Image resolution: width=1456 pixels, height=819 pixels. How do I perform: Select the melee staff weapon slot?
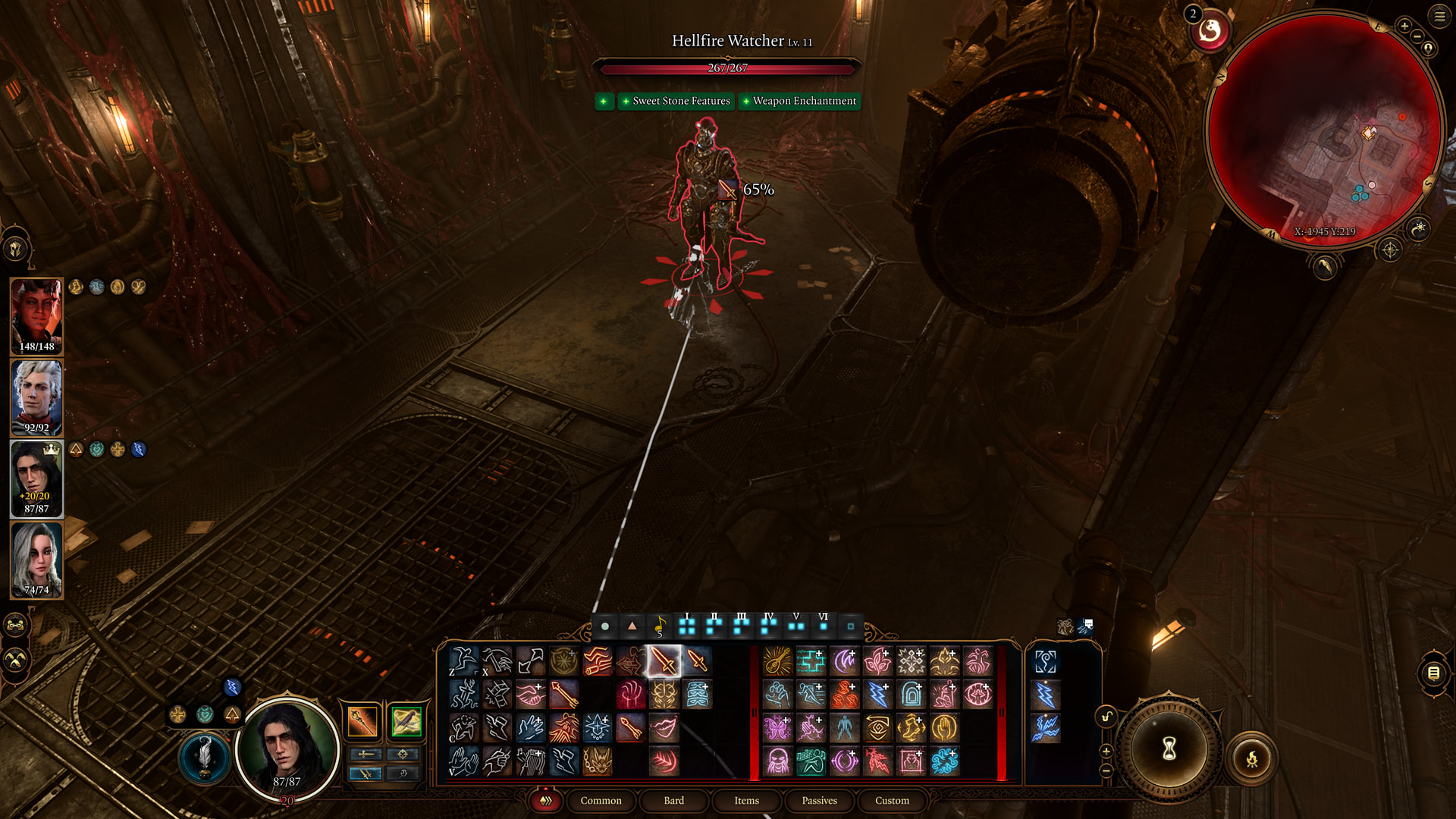362,721
